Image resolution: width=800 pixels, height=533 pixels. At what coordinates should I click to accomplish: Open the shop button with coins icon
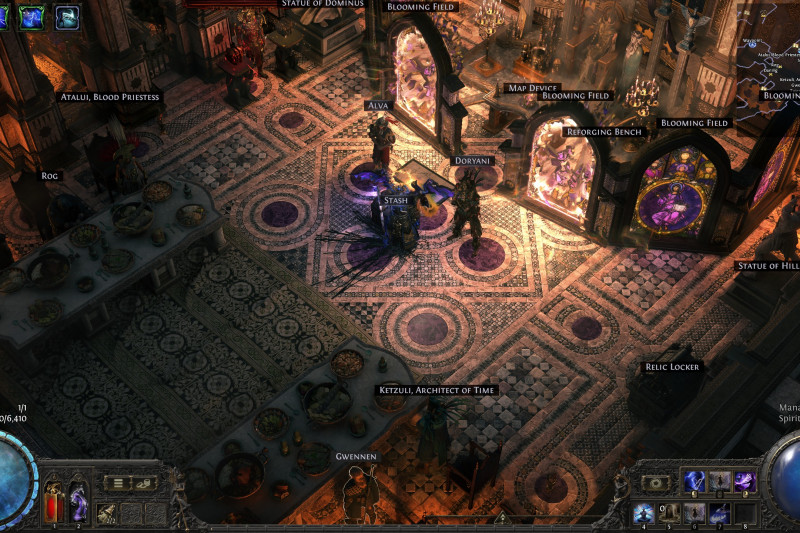pyautogui.click(x=145, y=483)
